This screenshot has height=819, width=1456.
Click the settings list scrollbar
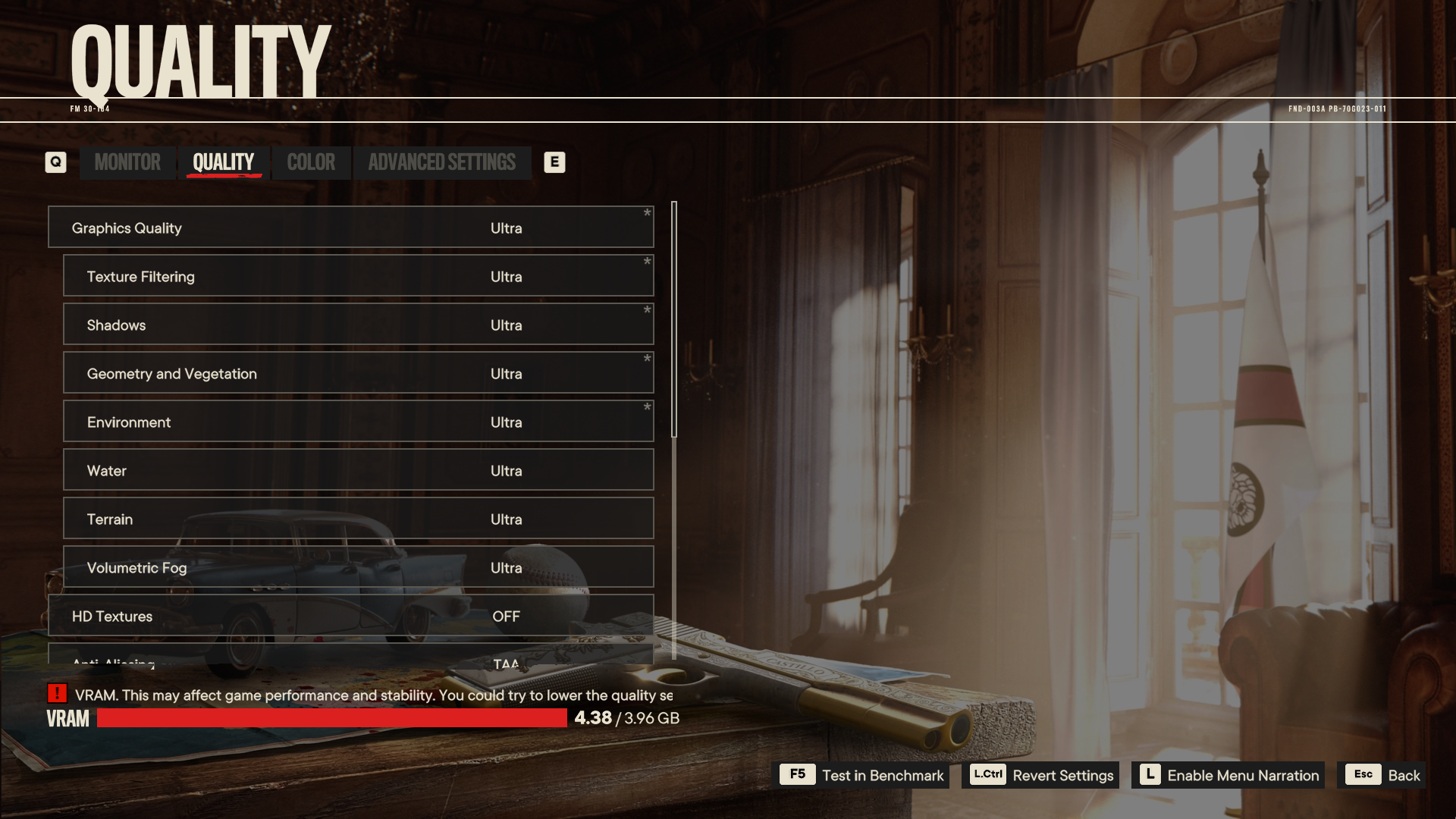674,318
